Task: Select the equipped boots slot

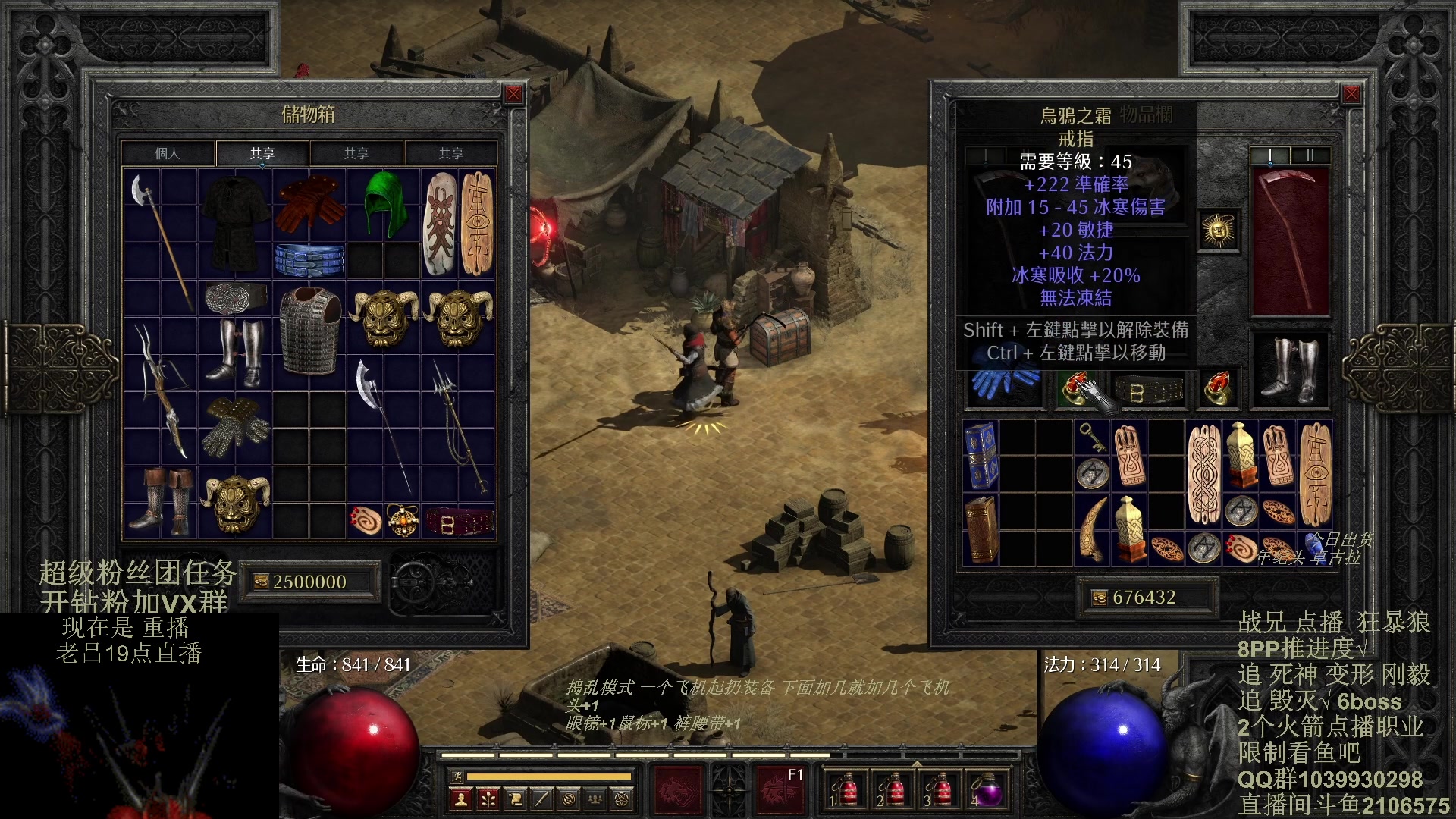Action: [1289, 369]
